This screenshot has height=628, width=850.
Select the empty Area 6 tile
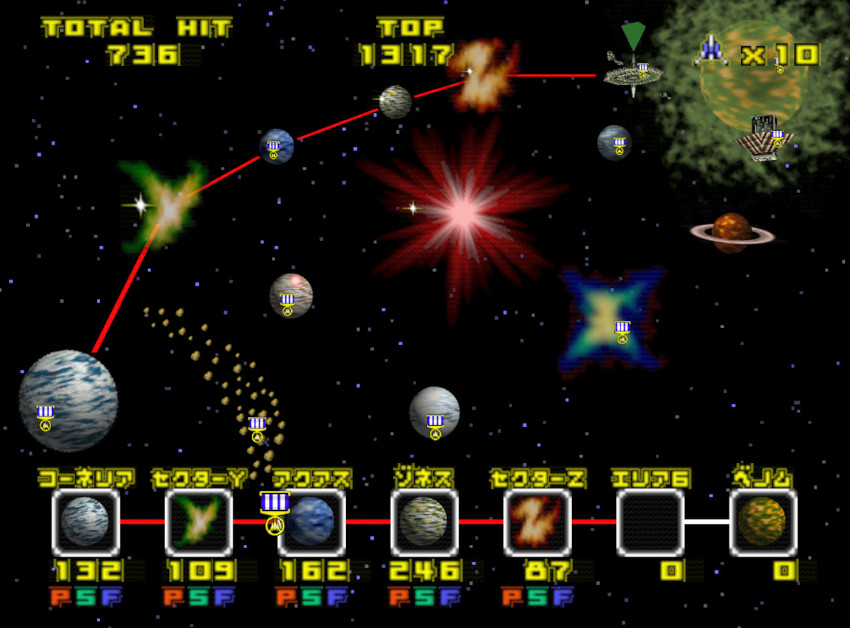tap(650, 522)
